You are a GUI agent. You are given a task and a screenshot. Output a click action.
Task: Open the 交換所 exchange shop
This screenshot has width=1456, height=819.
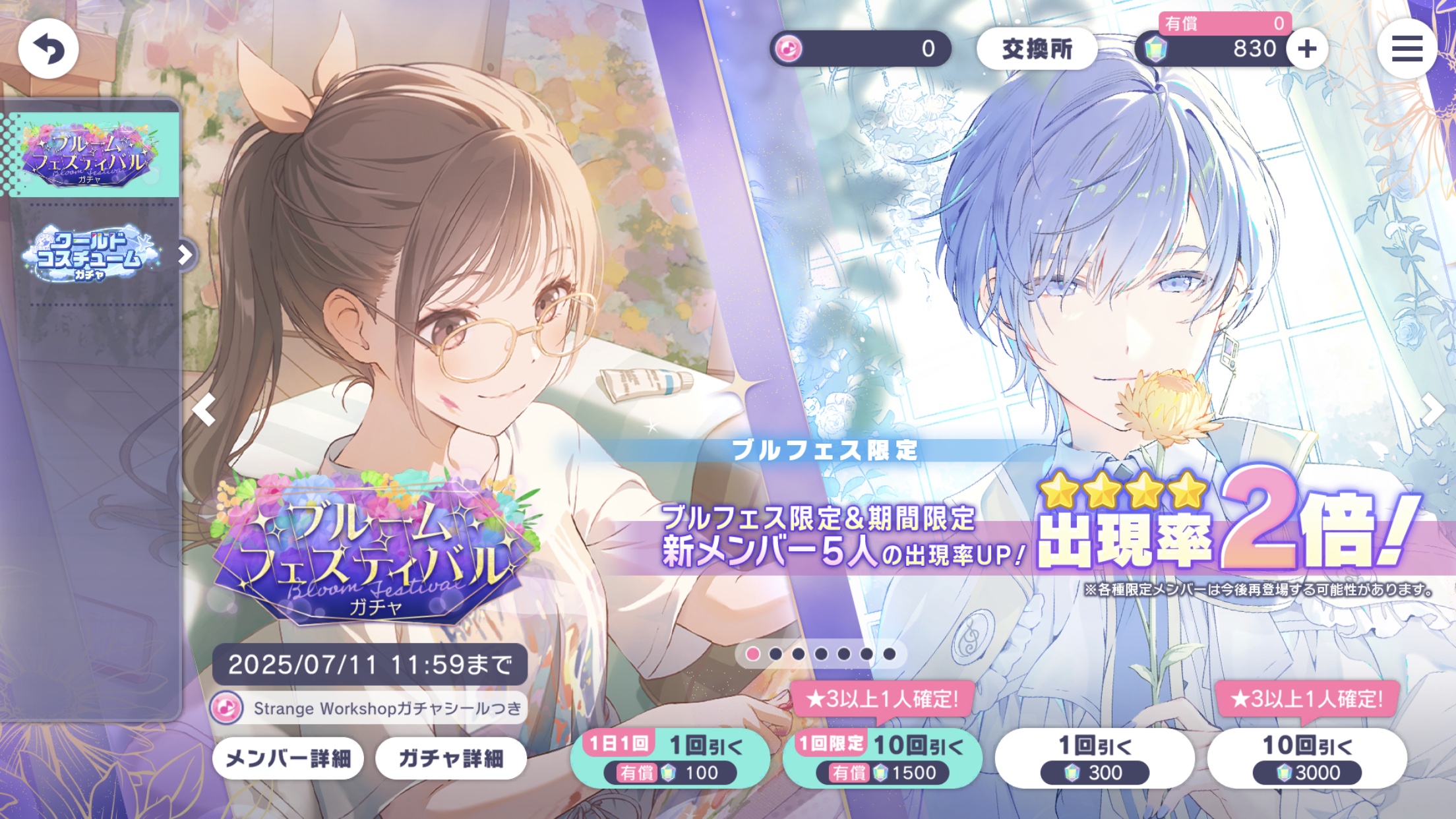pos(1037,47)
